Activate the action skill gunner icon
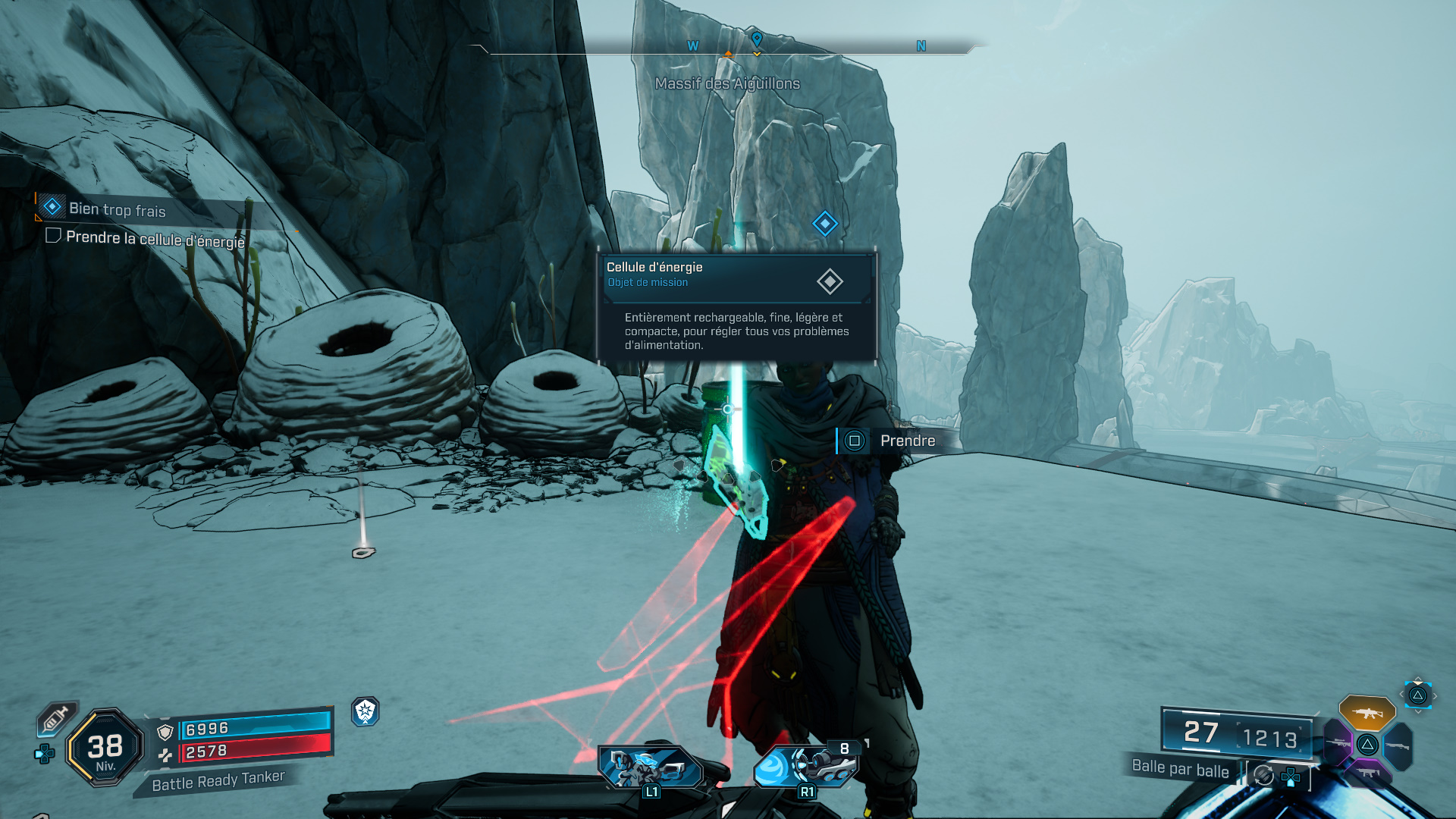The width and height of the screenshot is (1456, 819). click(x=650, y=767)
